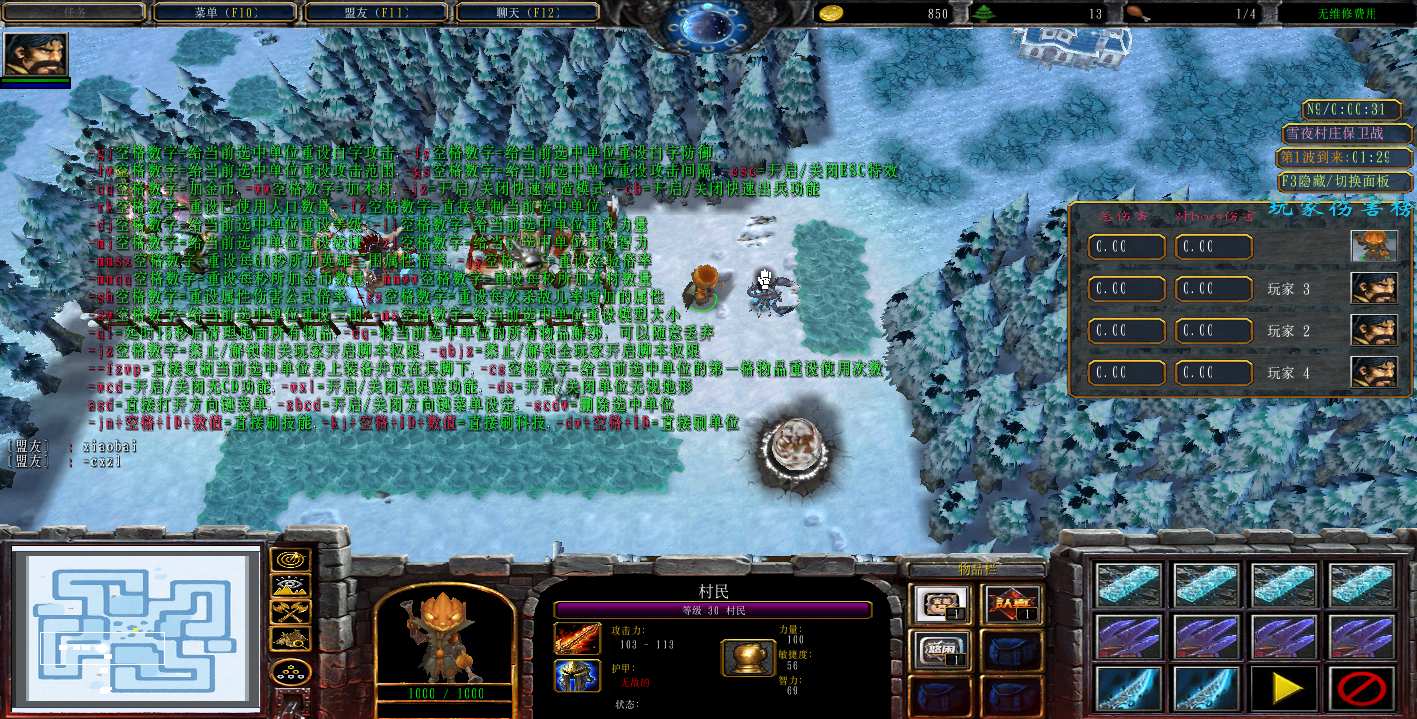
Task: Use the red starburst inventory item
Action: tap(1013, 604)
